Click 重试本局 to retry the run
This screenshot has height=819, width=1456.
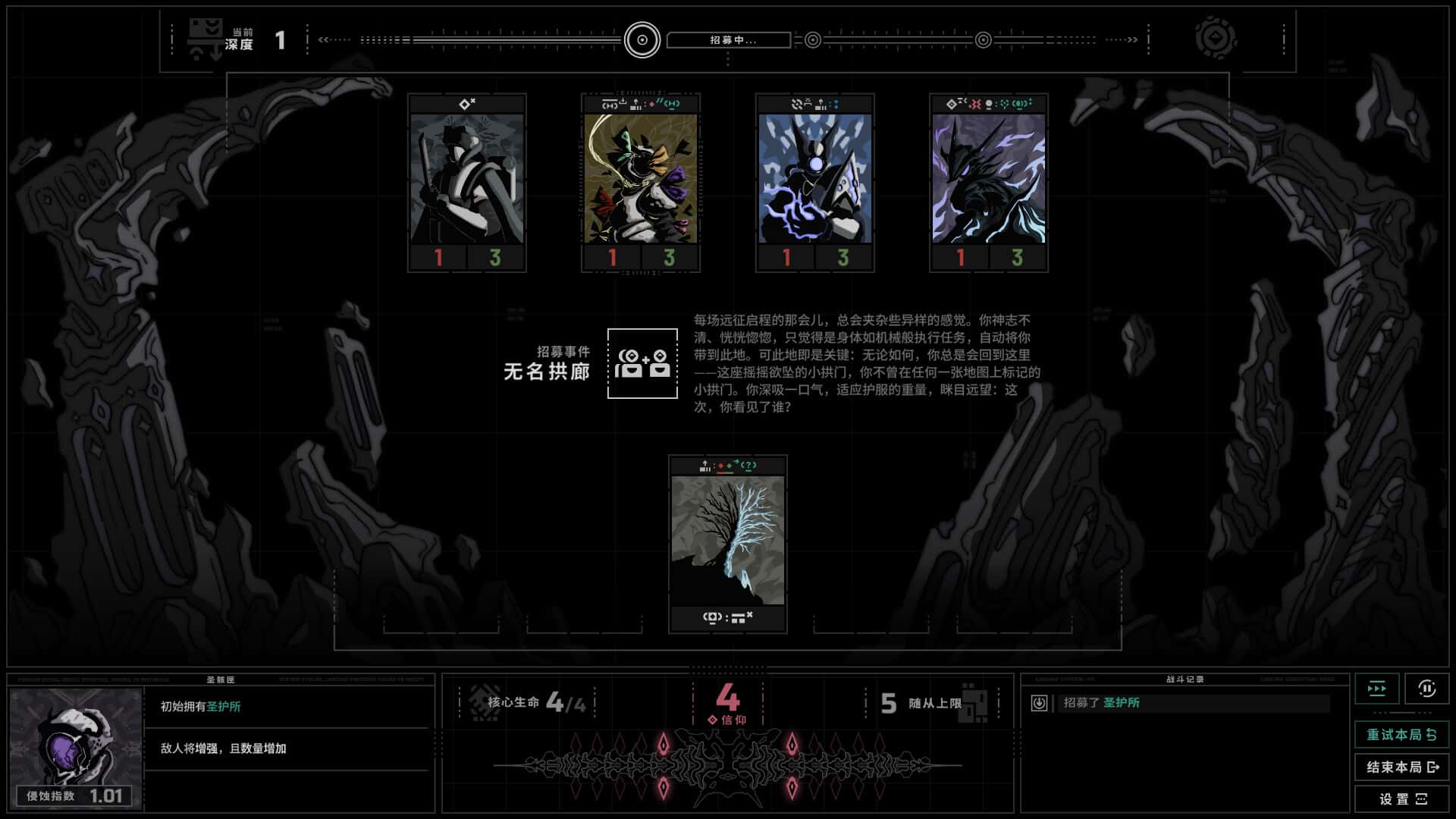1402,735
